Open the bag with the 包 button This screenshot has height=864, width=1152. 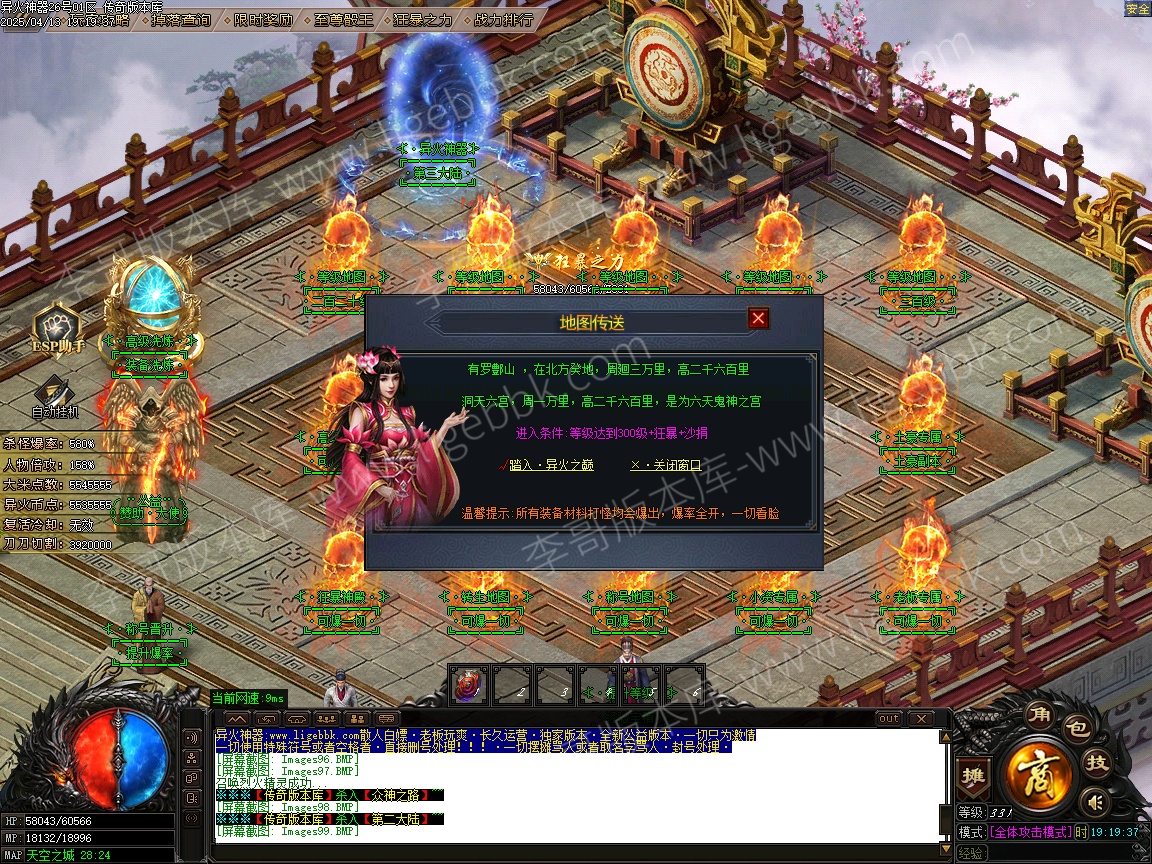point(1076,727)
